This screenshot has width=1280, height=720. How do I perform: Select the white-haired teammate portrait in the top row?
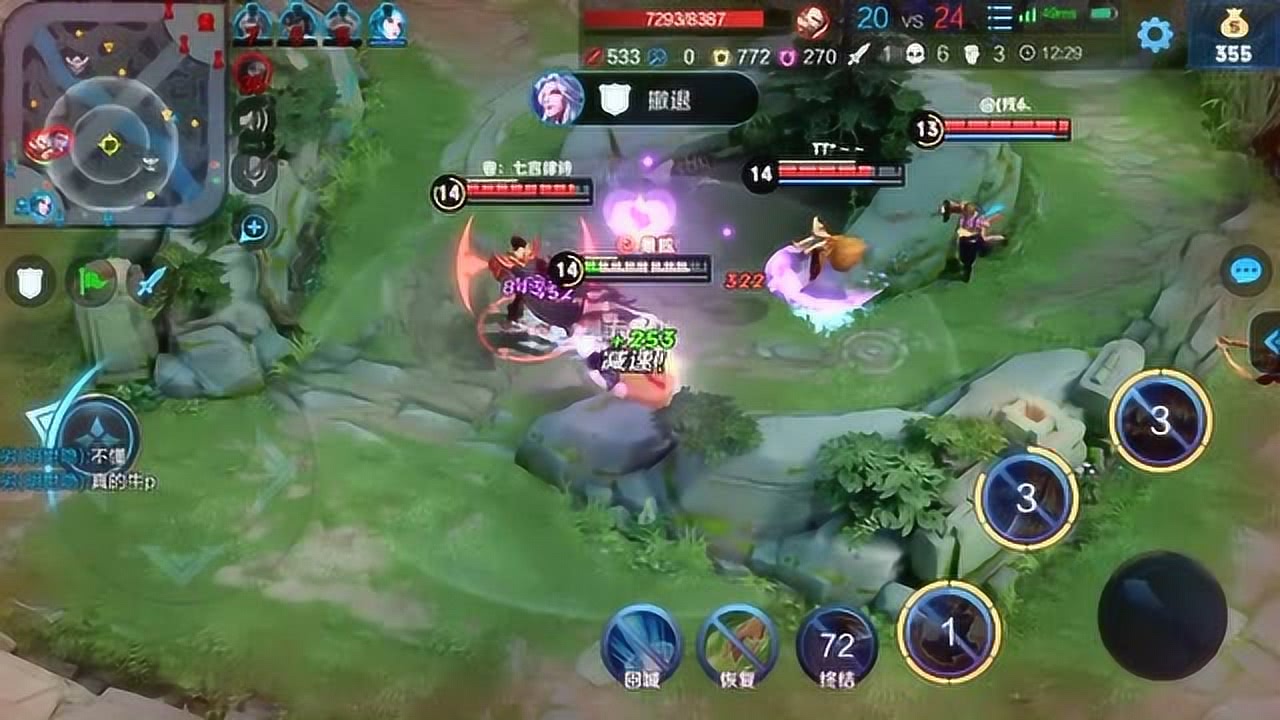[387, 24]
